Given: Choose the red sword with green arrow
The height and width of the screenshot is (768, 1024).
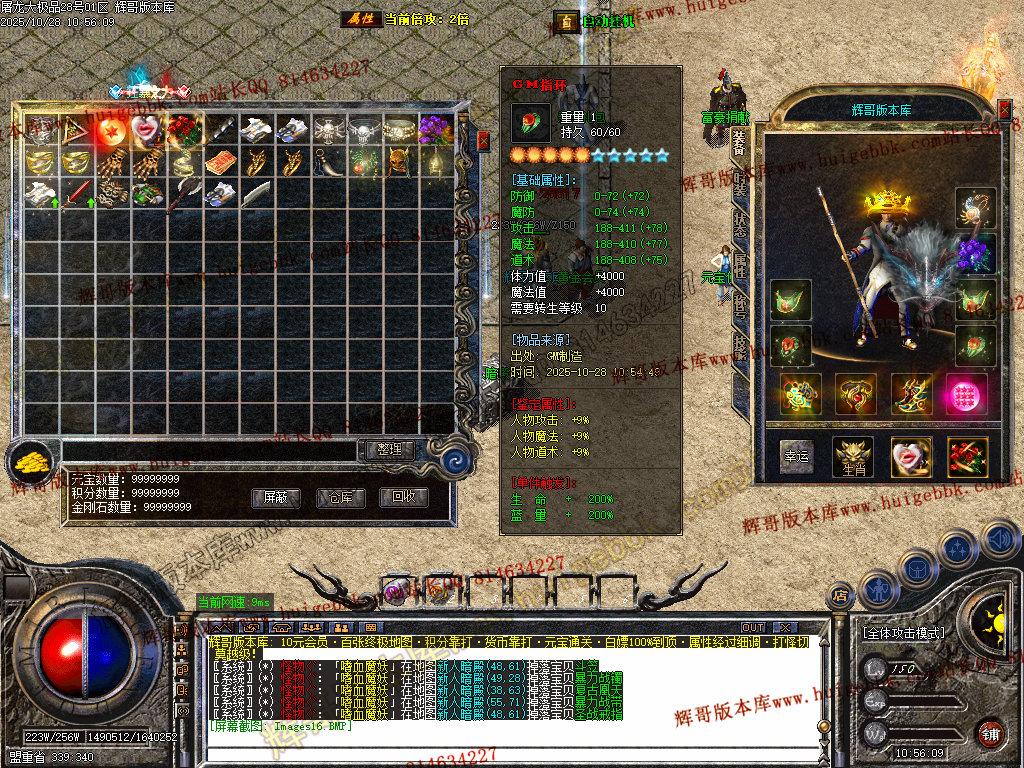Looking at the screenshot, I should (x=76, y=193).
